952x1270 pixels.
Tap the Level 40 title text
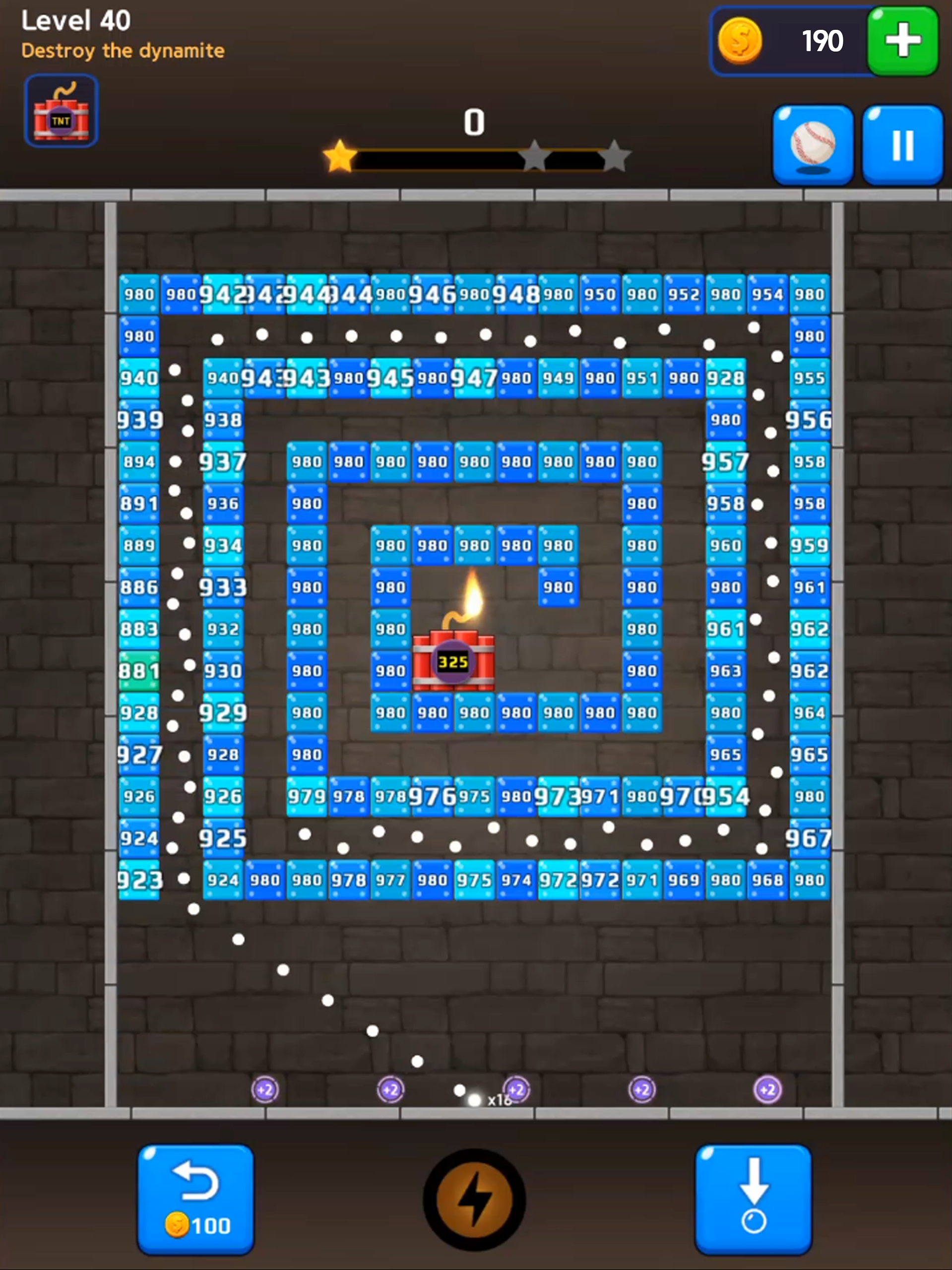(x=76, y=21)
